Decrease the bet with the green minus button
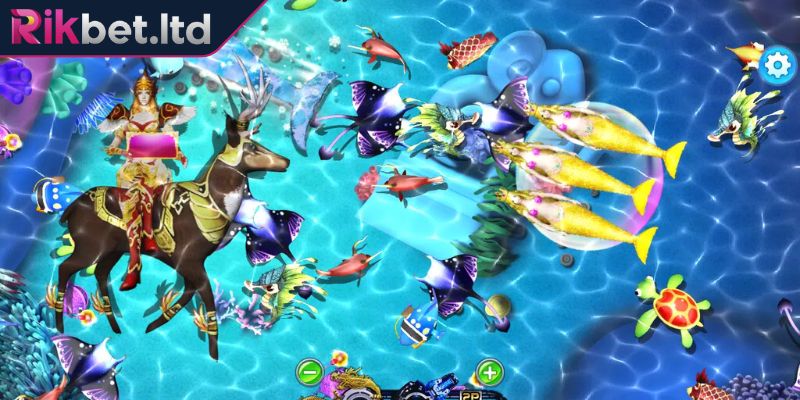This screenshot has width=800, height=400. (x=310, y=372)
